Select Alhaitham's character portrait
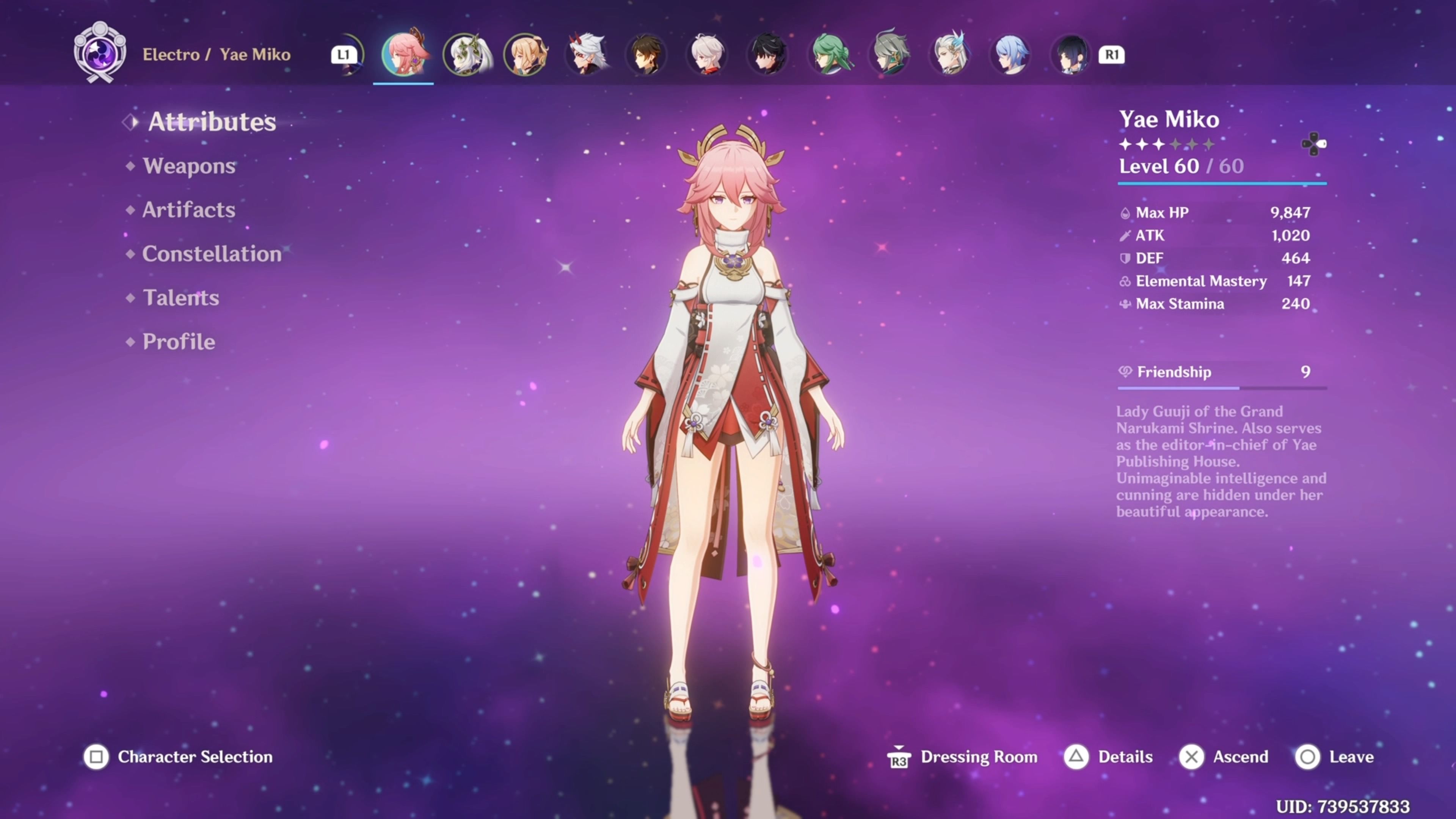 [888, 55]
